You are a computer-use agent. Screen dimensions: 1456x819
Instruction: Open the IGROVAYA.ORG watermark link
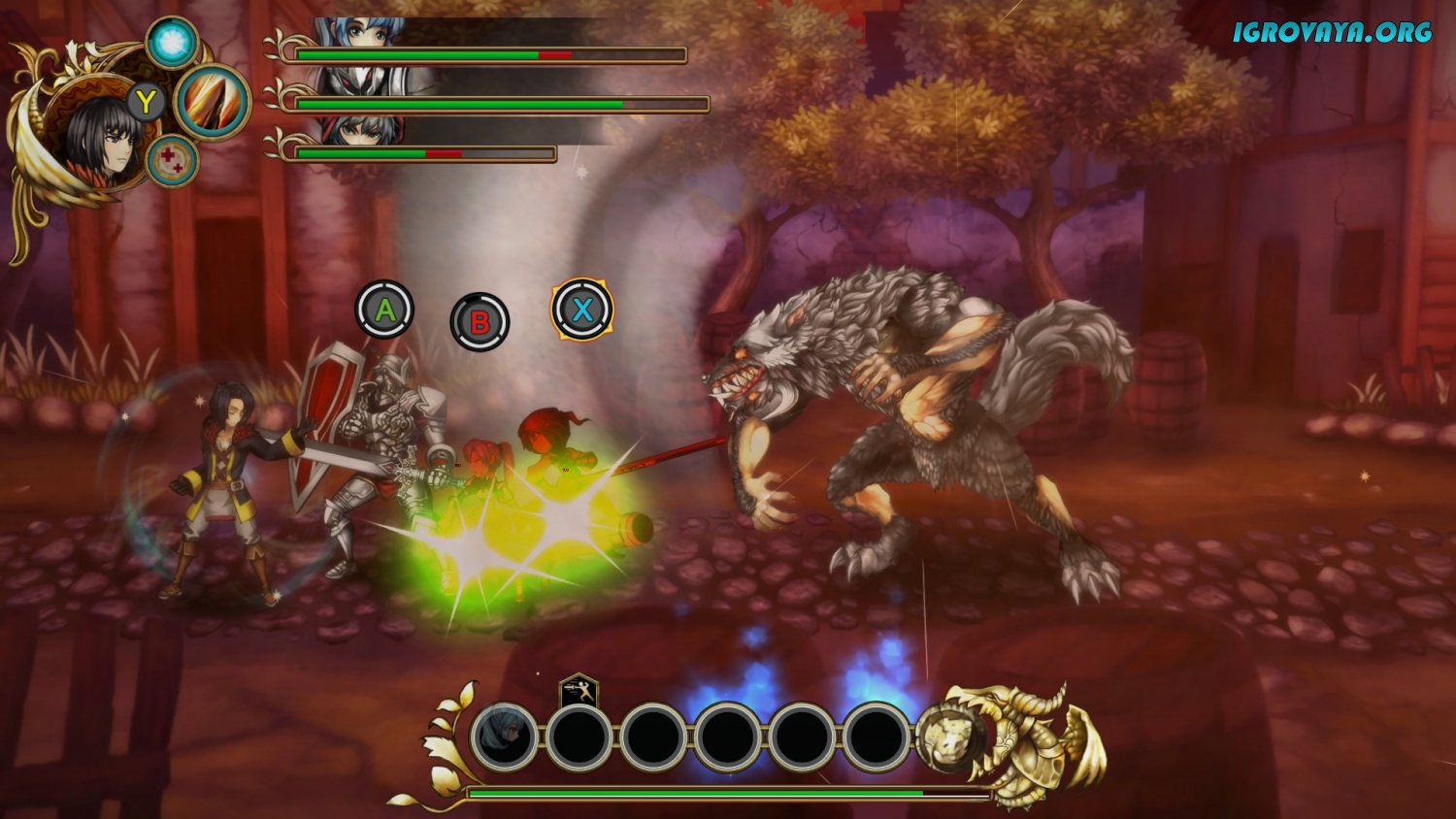[x=1332, y=32]
